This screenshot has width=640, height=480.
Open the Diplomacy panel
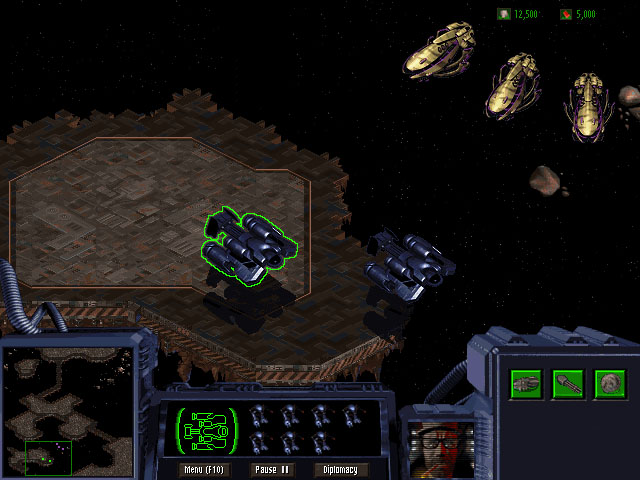(341, 469)
